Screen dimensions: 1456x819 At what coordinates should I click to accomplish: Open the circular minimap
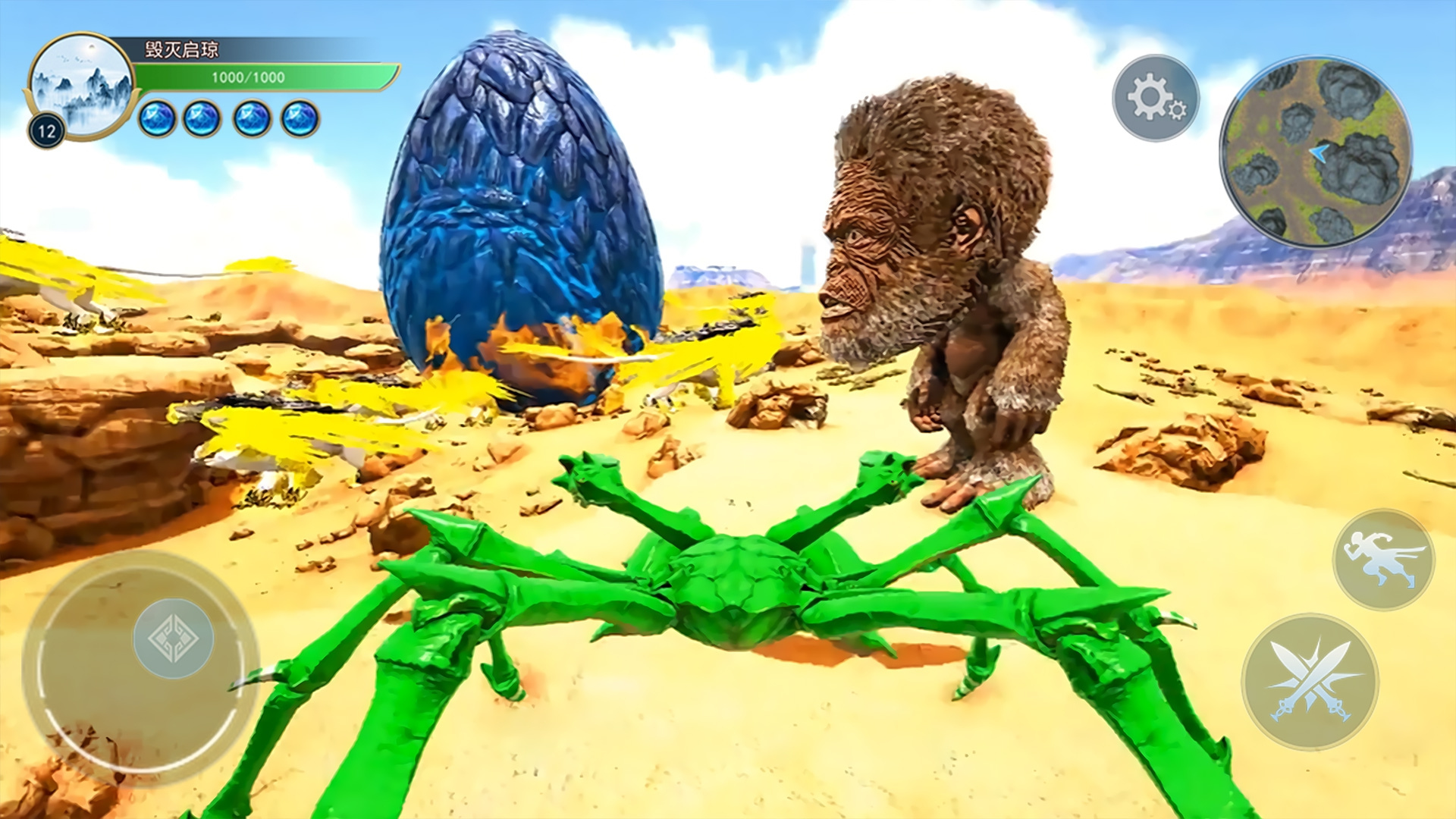pyautogui.click(x=1315, y=152)
